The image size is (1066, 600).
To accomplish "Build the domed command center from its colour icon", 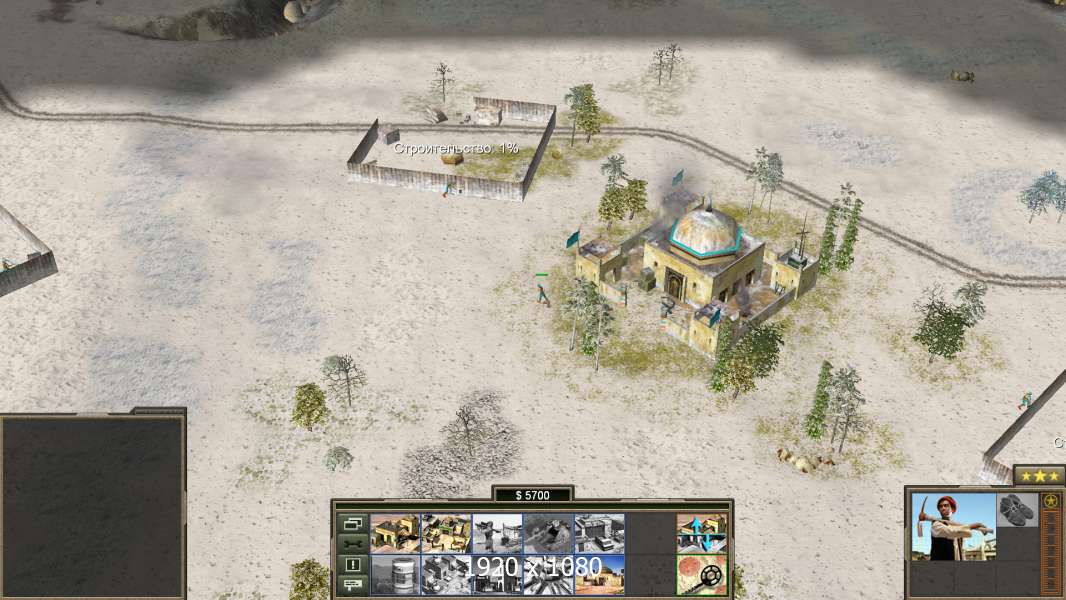I will click(x=599, y=575).
